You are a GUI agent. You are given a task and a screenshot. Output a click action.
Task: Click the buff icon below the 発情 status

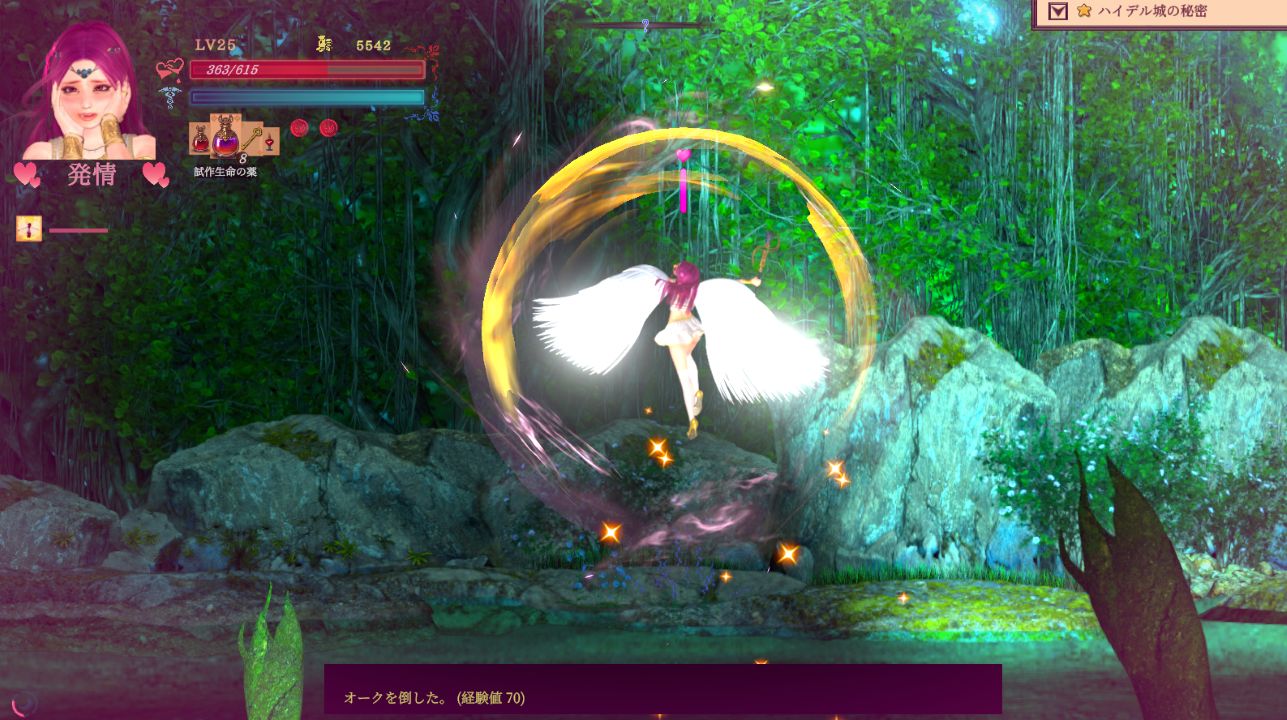click(x=27, y=229)
